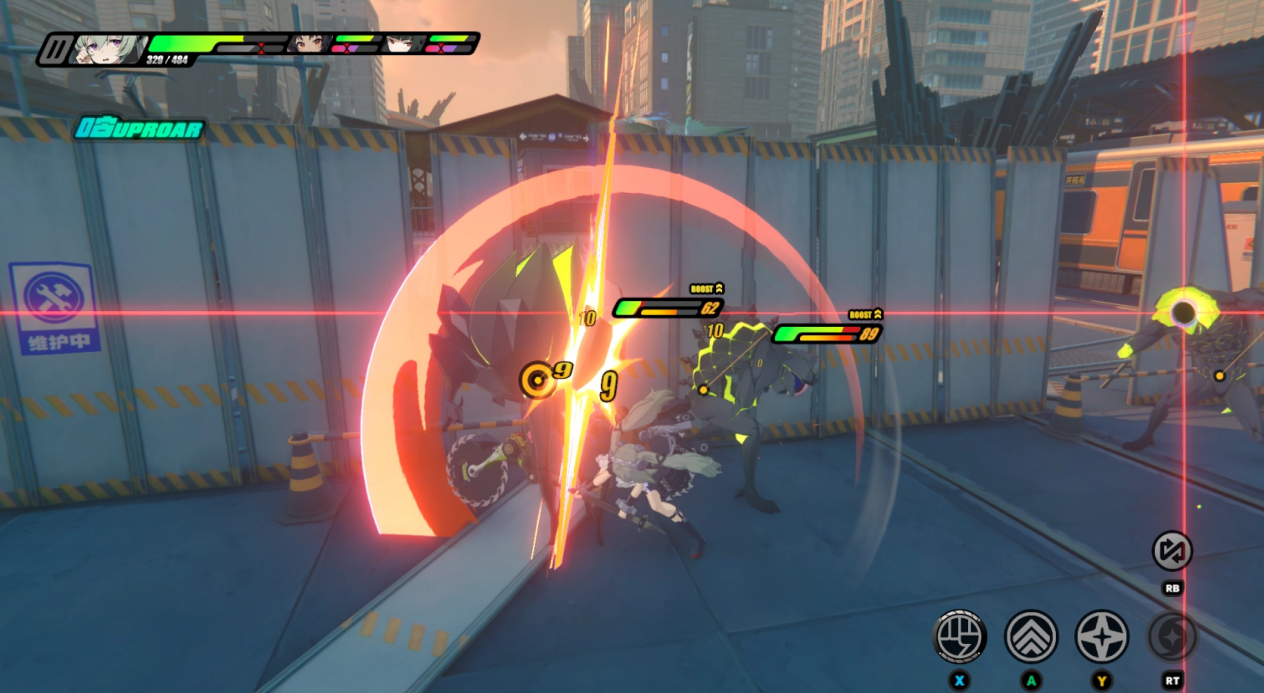Use the four-point star special skill
1264x693 pixels.
[x=1101, y=636]
